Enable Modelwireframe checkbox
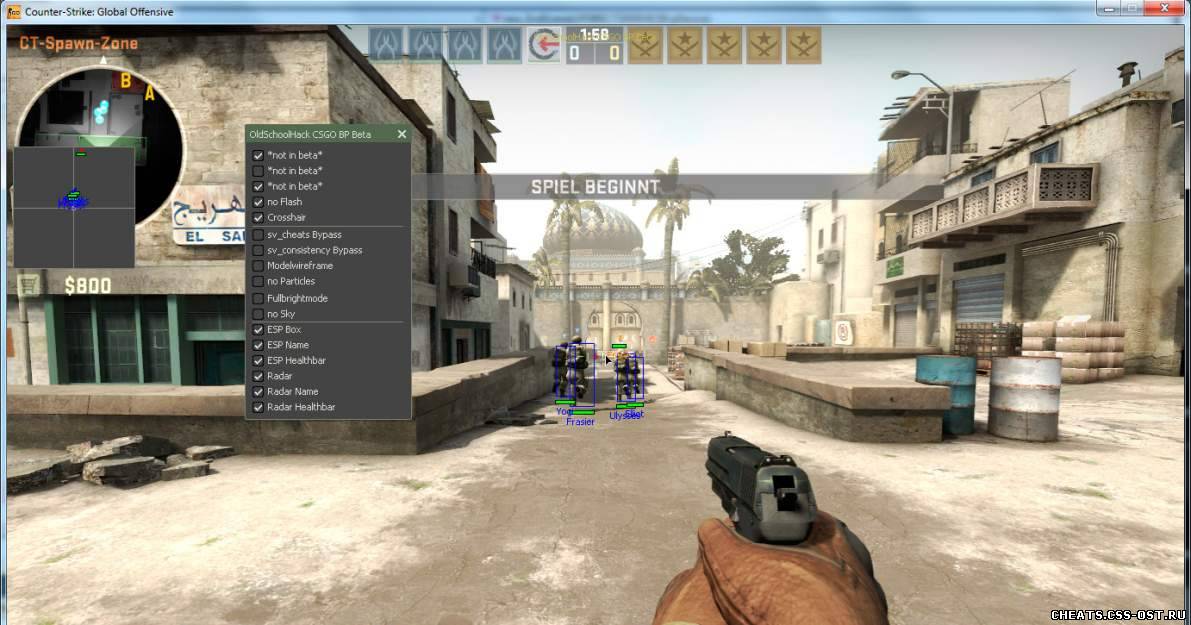1191x625 pixels. click(x=258, y=266)
